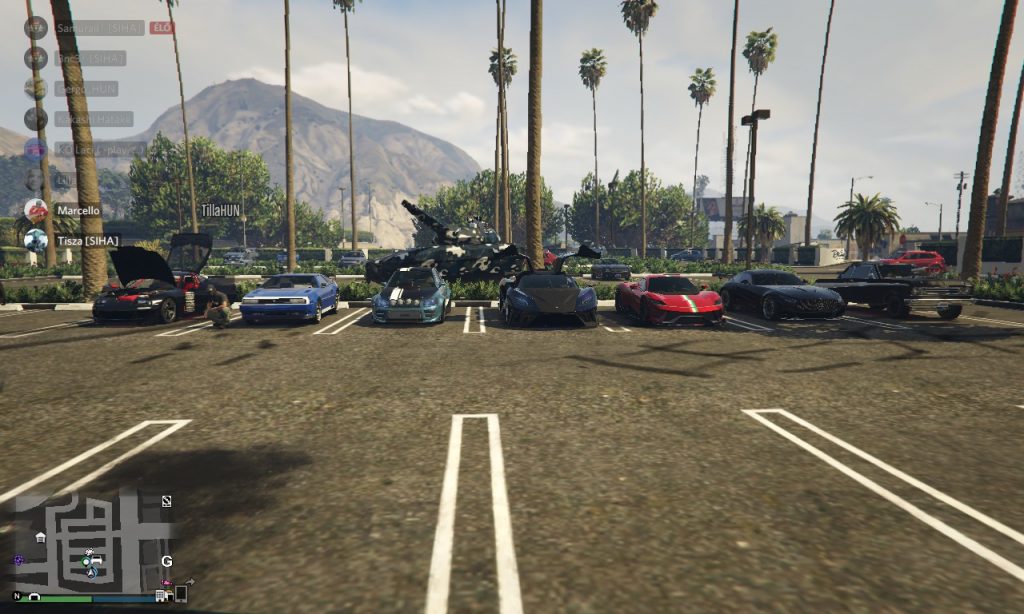Select Tisza [SIHA] in the player list
Screen dimensions: 1024x614
87,240
